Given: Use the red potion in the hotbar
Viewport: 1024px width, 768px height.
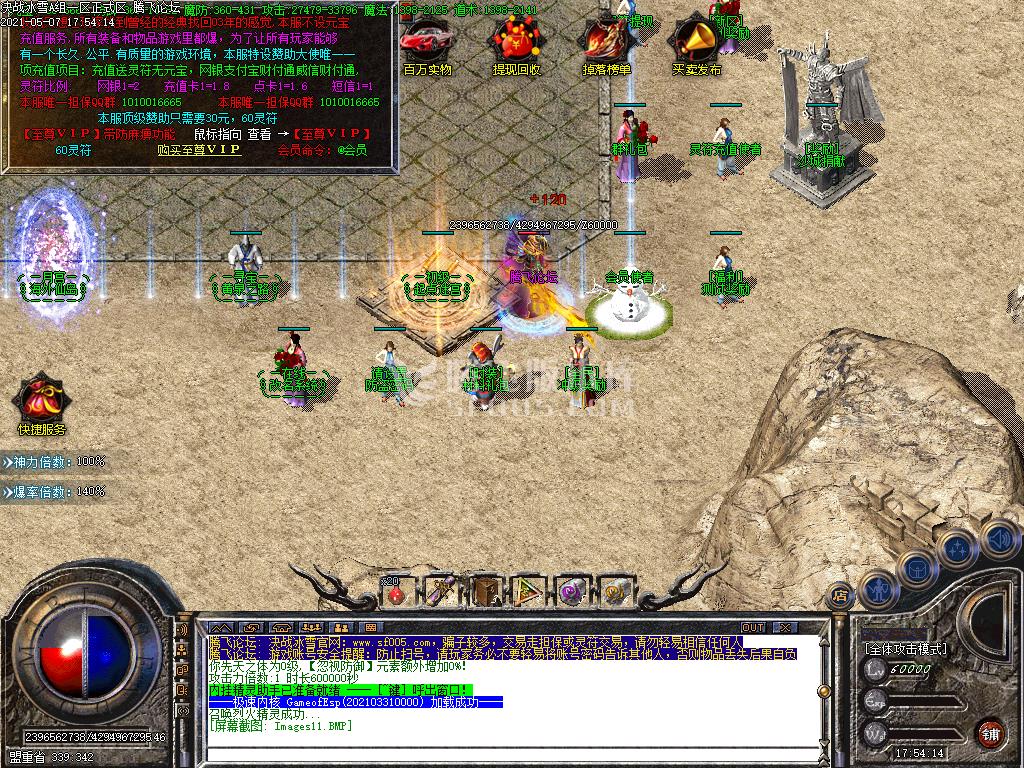Looking at the screenshot, I should point(396,593).
